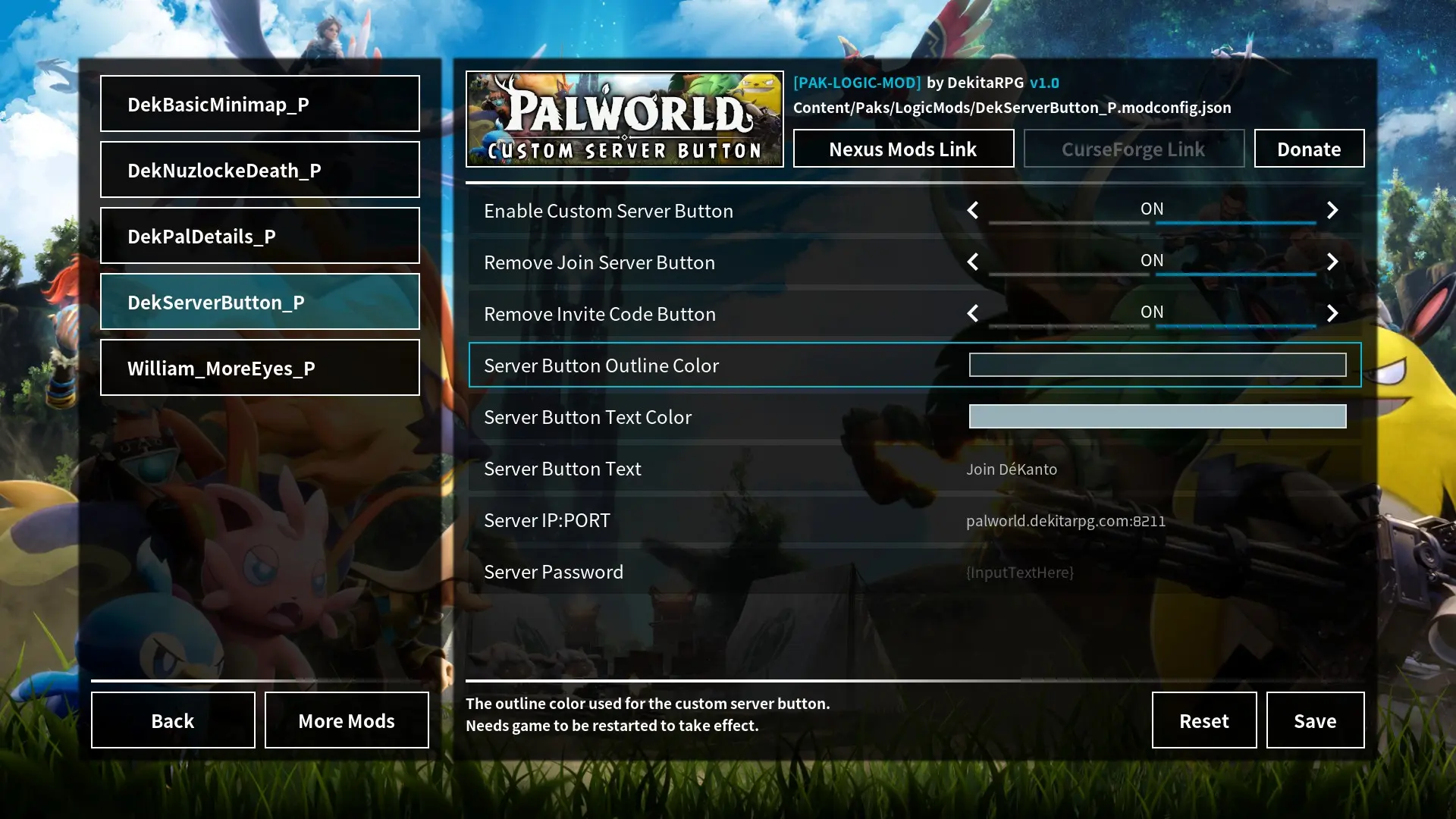This screenshot has width=1456, height=819.
Task: Edit the Server Button Text field
Action: coord(1012,469)
